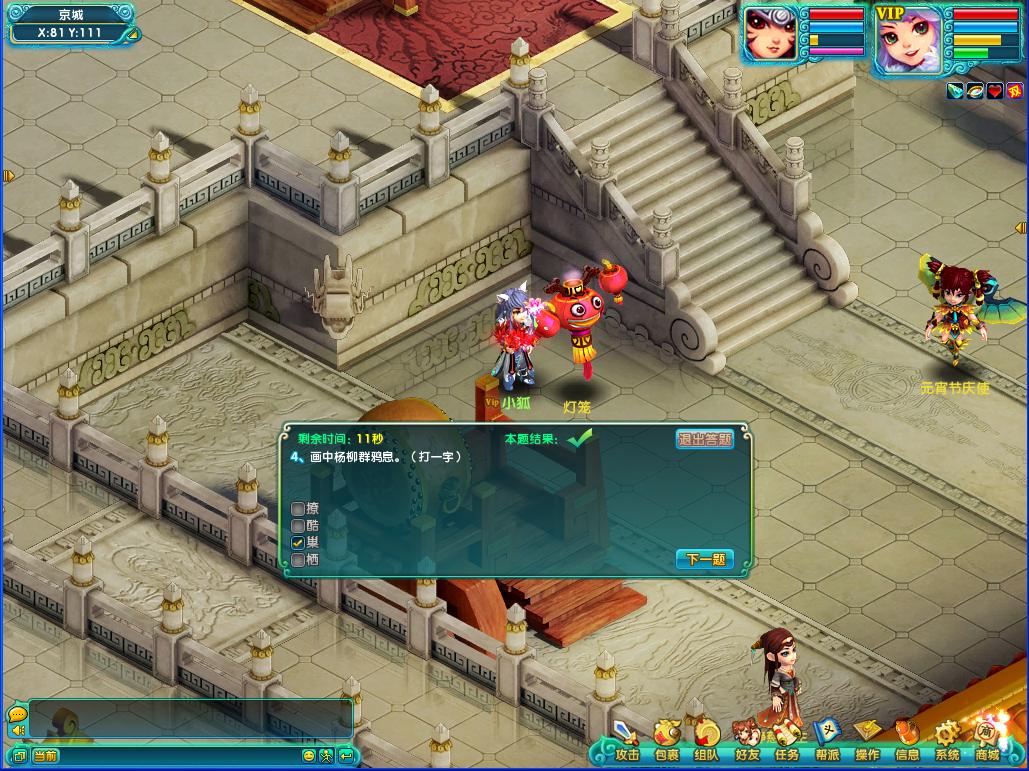
Task: Switch the 当前 chat channel
Action: [45, 756]
